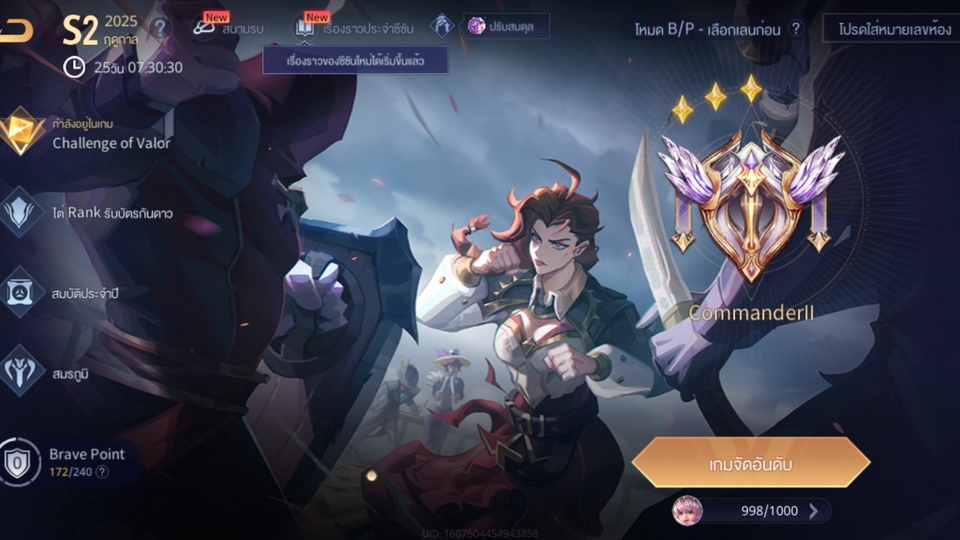Open the S2 season info question mark
This screenshot has width=960, height=540.
click(x=160, y=28)
